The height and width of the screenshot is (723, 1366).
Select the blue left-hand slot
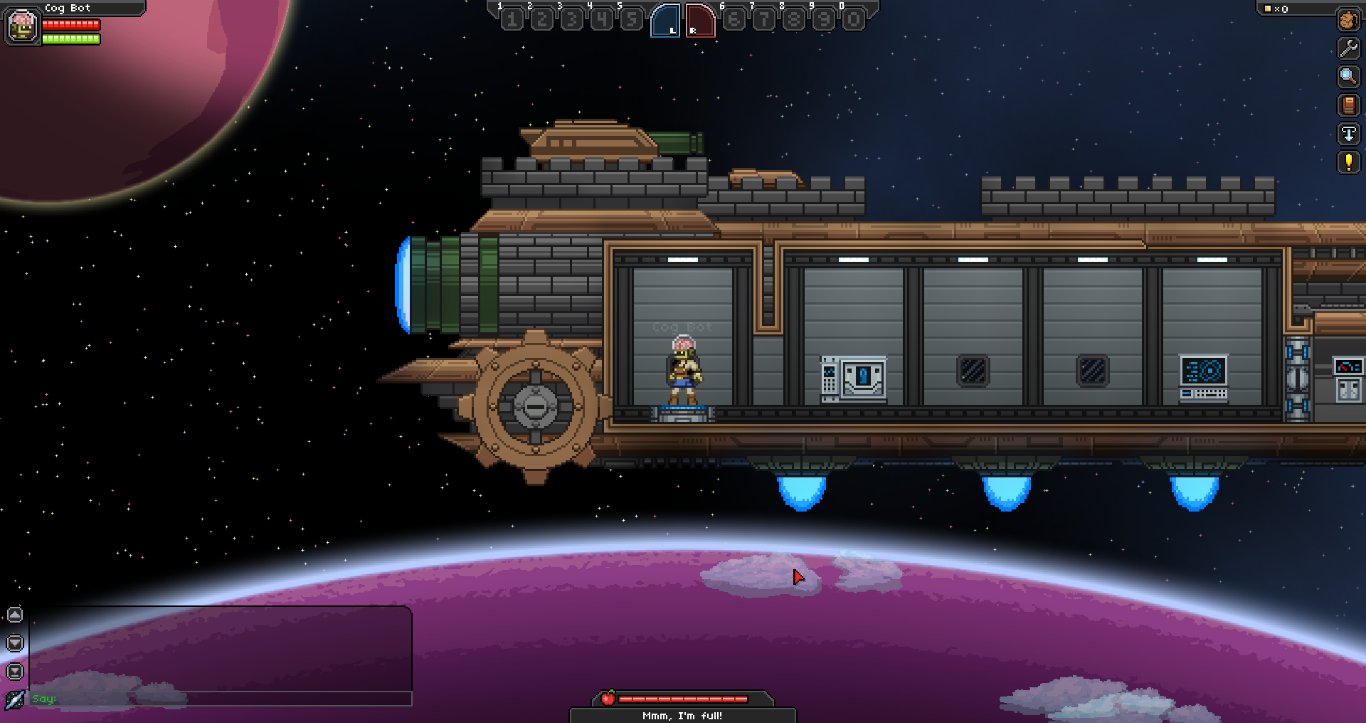click(666, 20)
